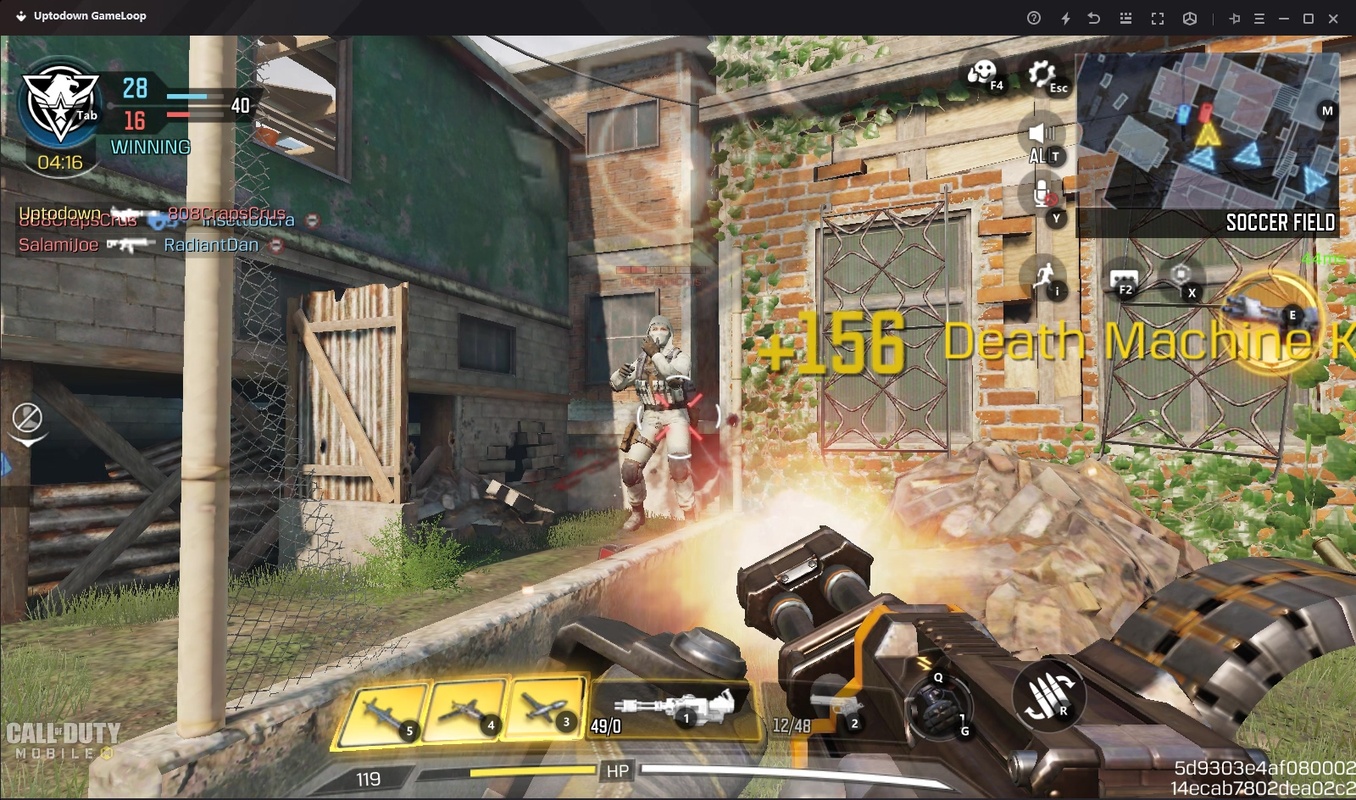Tap the crosshair icon beside quick chat

click(1182, 276)
